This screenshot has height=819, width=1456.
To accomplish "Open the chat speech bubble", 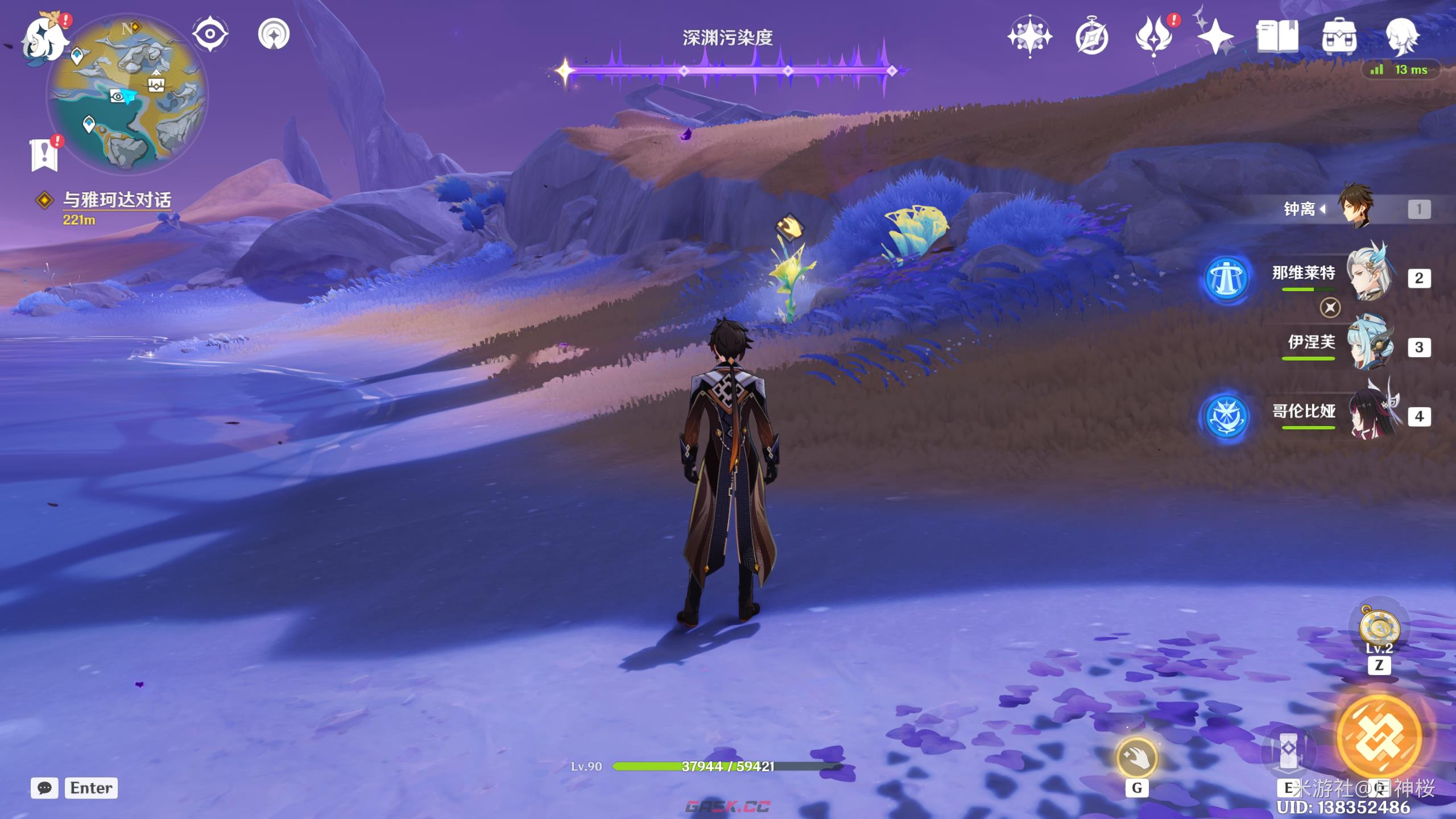I will 44,788.
